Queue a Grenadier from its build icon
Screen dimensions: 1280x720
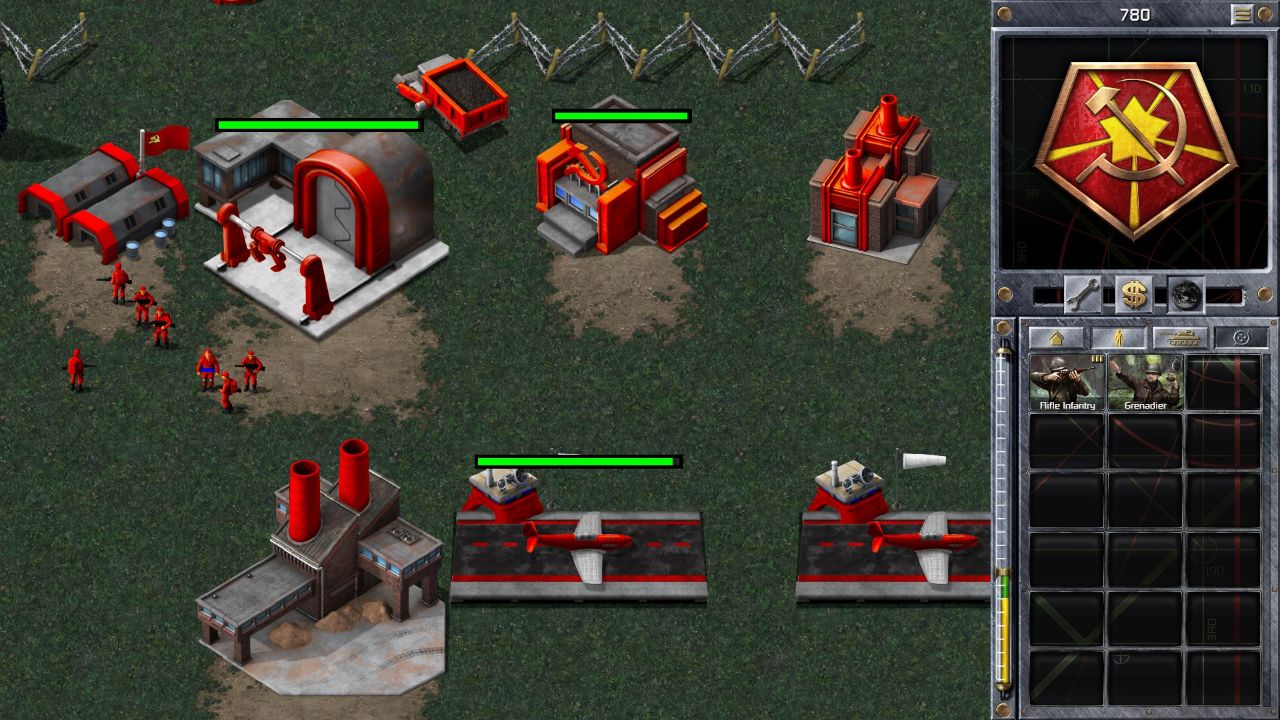(x=1147, y=382)
